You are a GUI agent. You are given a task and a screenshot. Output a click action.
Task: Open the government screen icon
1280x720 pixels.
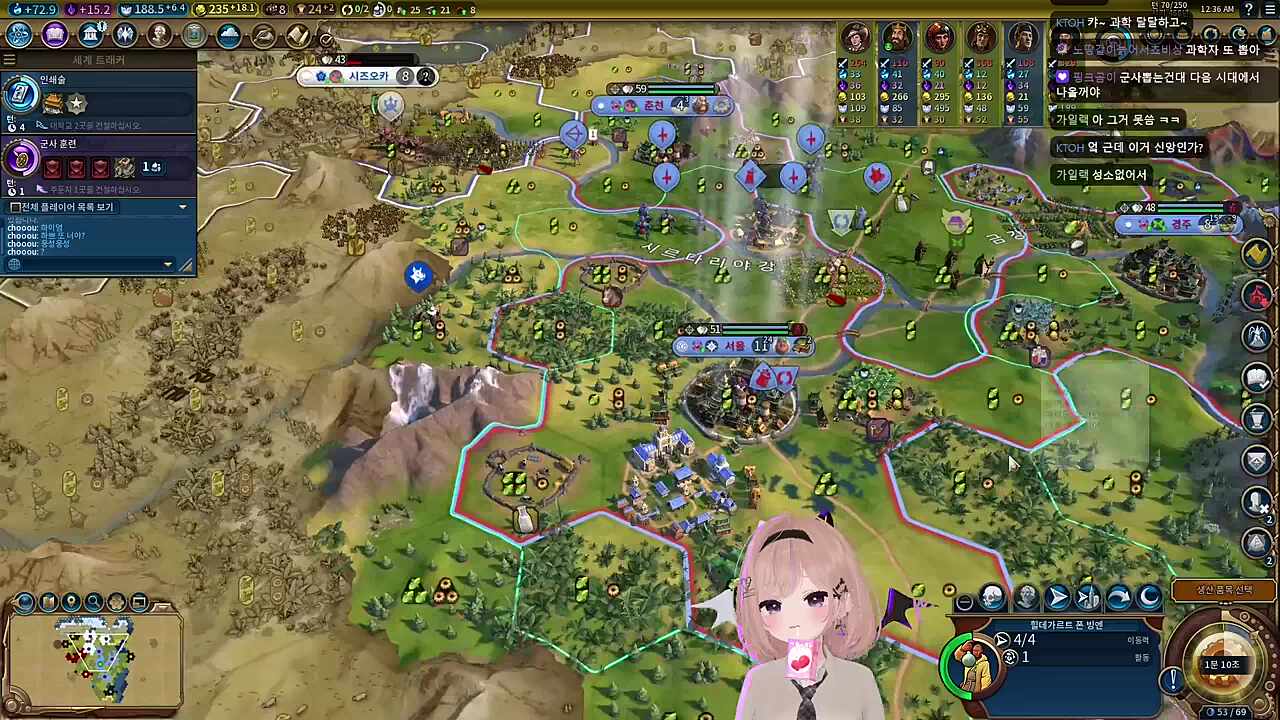(90, 35)
